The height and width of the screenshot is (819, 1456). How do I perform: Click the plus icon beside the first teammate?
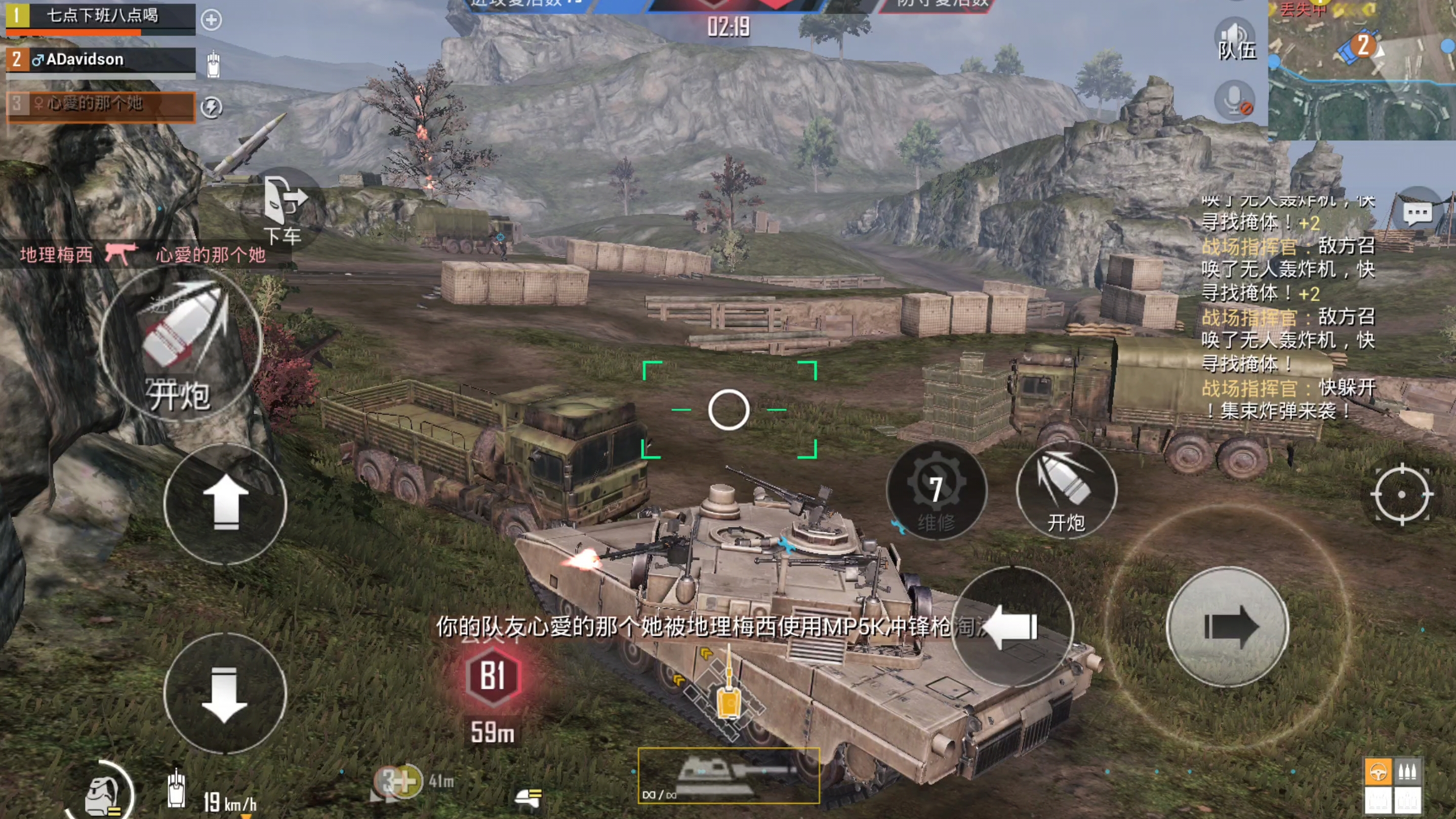tap(212, 20)
